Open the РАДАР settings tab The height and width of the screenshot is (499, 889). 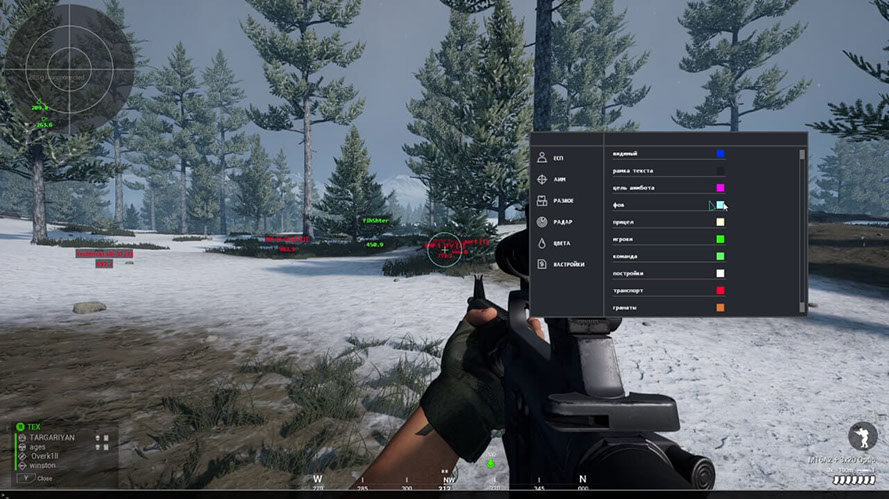tap(561, 222)
